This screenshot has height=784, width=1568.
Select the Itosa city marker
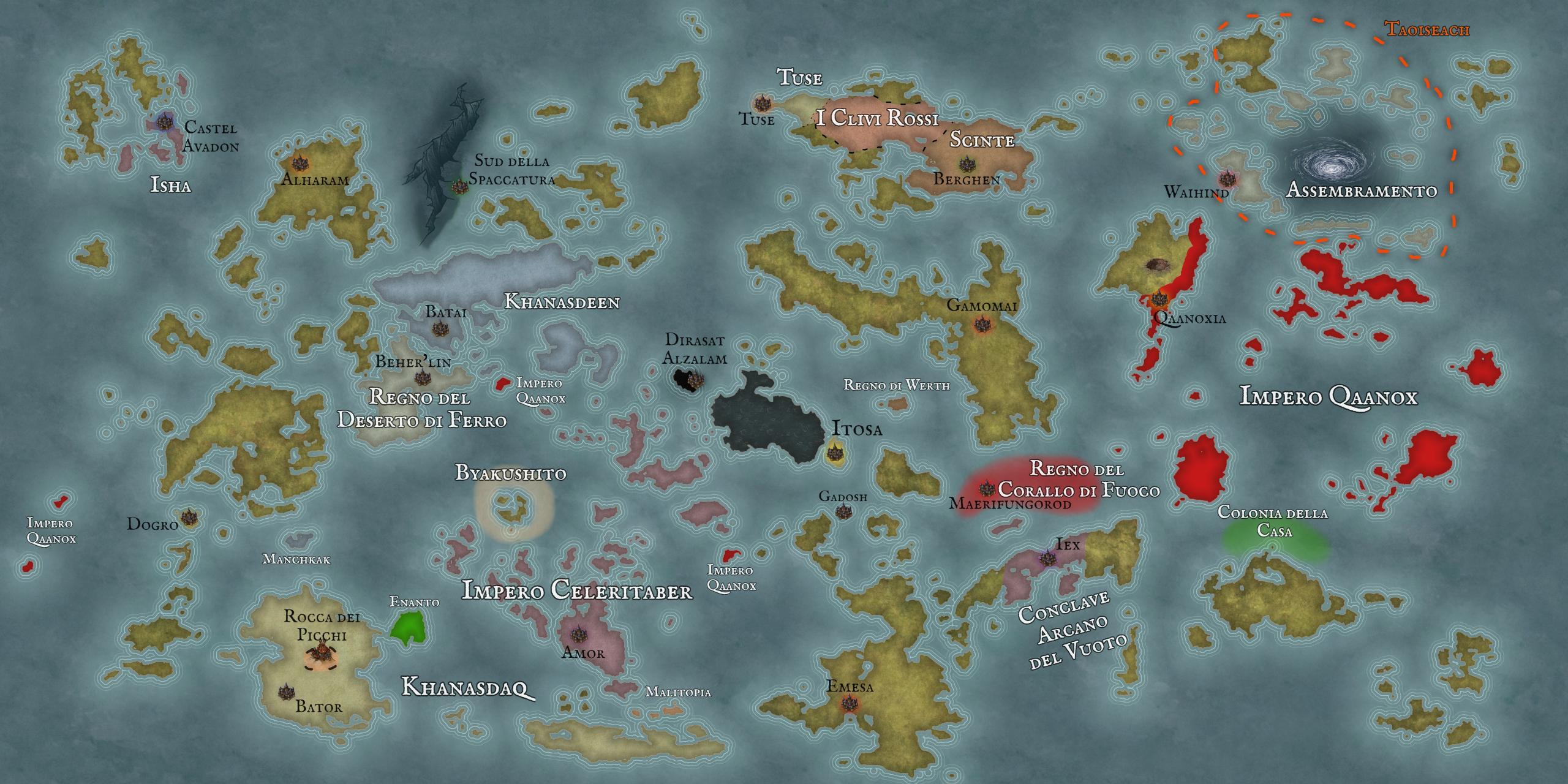833,453
